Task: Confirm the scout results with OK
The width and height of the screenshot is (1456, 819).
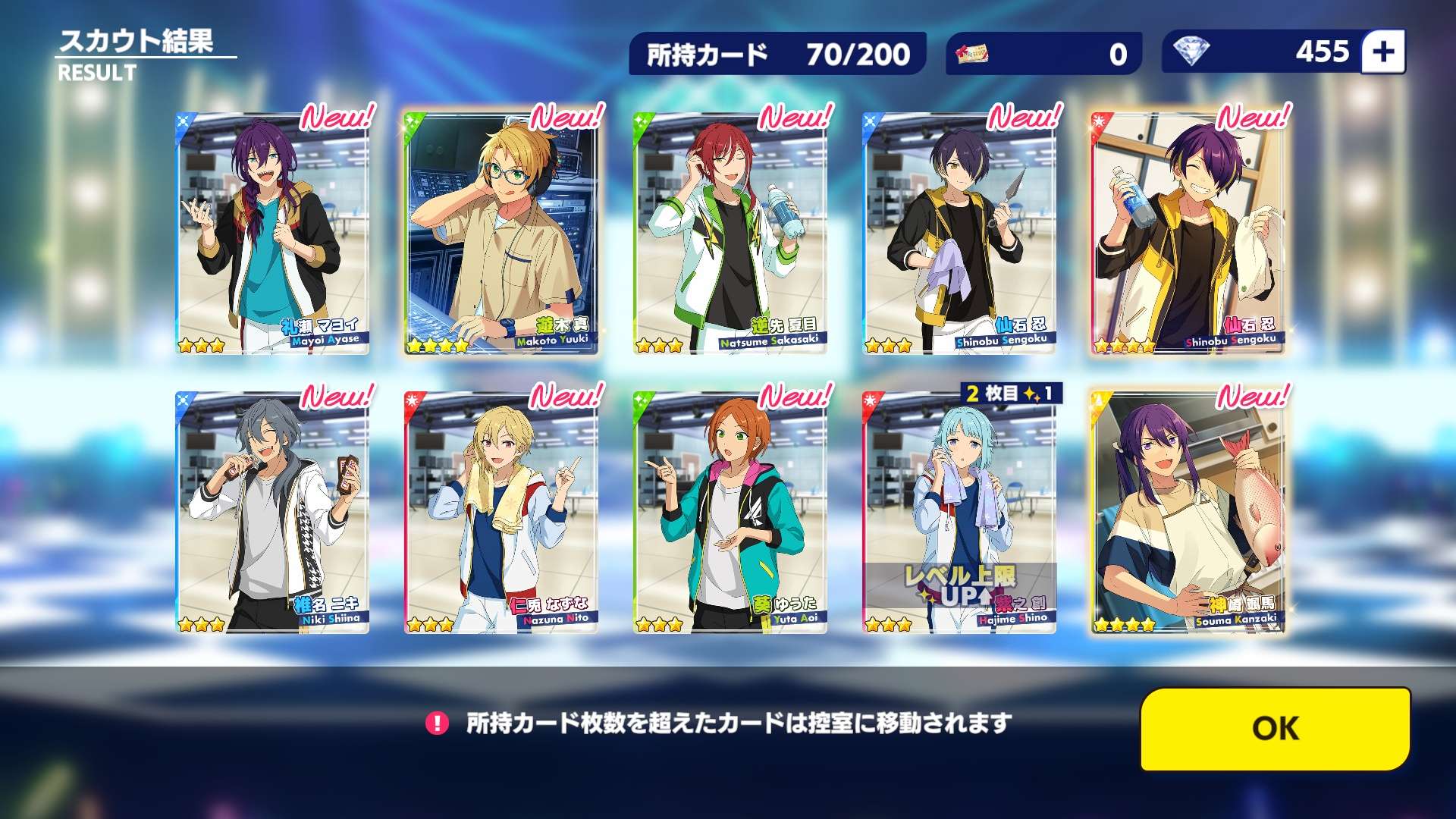Action: tap(1275, 729)
